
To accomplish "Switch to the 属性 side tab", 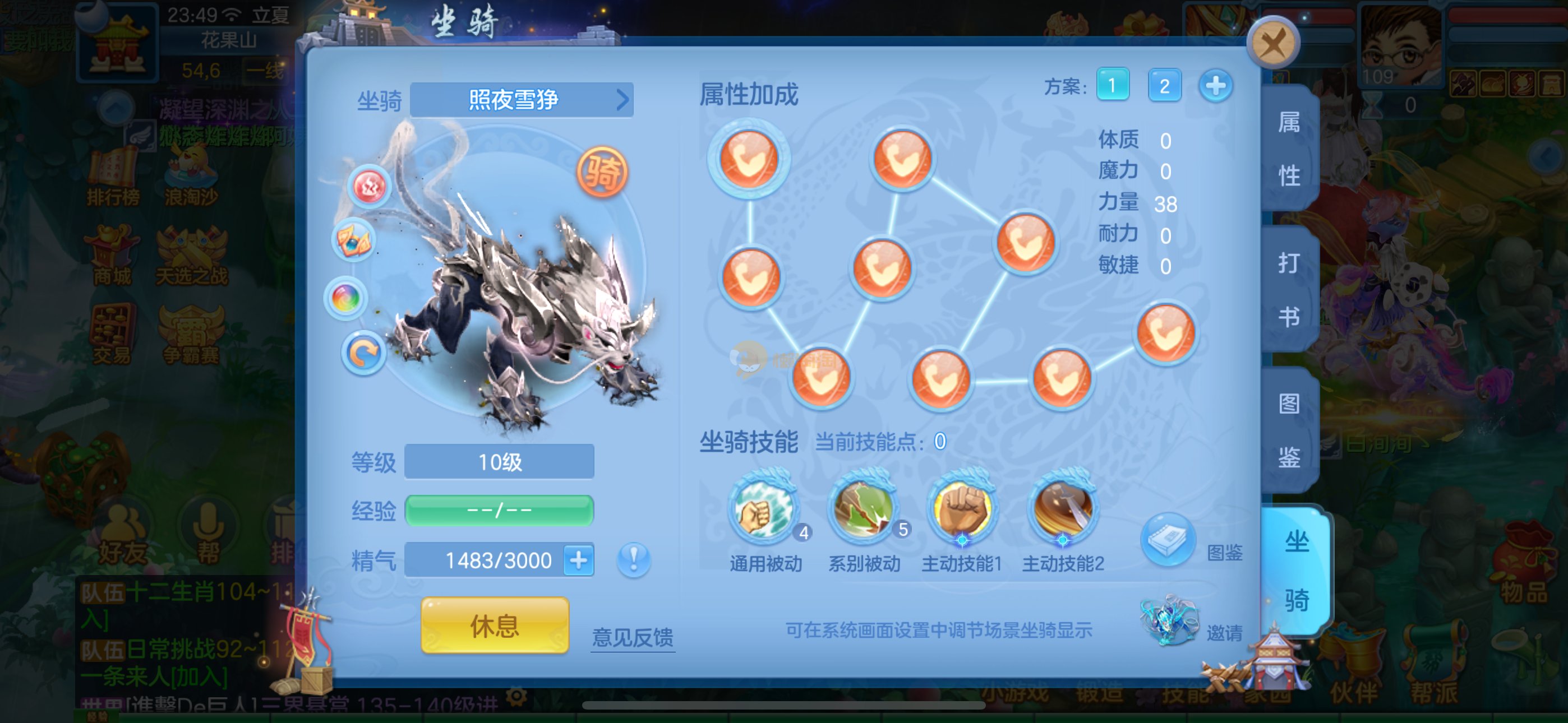I will tap(1289, 149).
